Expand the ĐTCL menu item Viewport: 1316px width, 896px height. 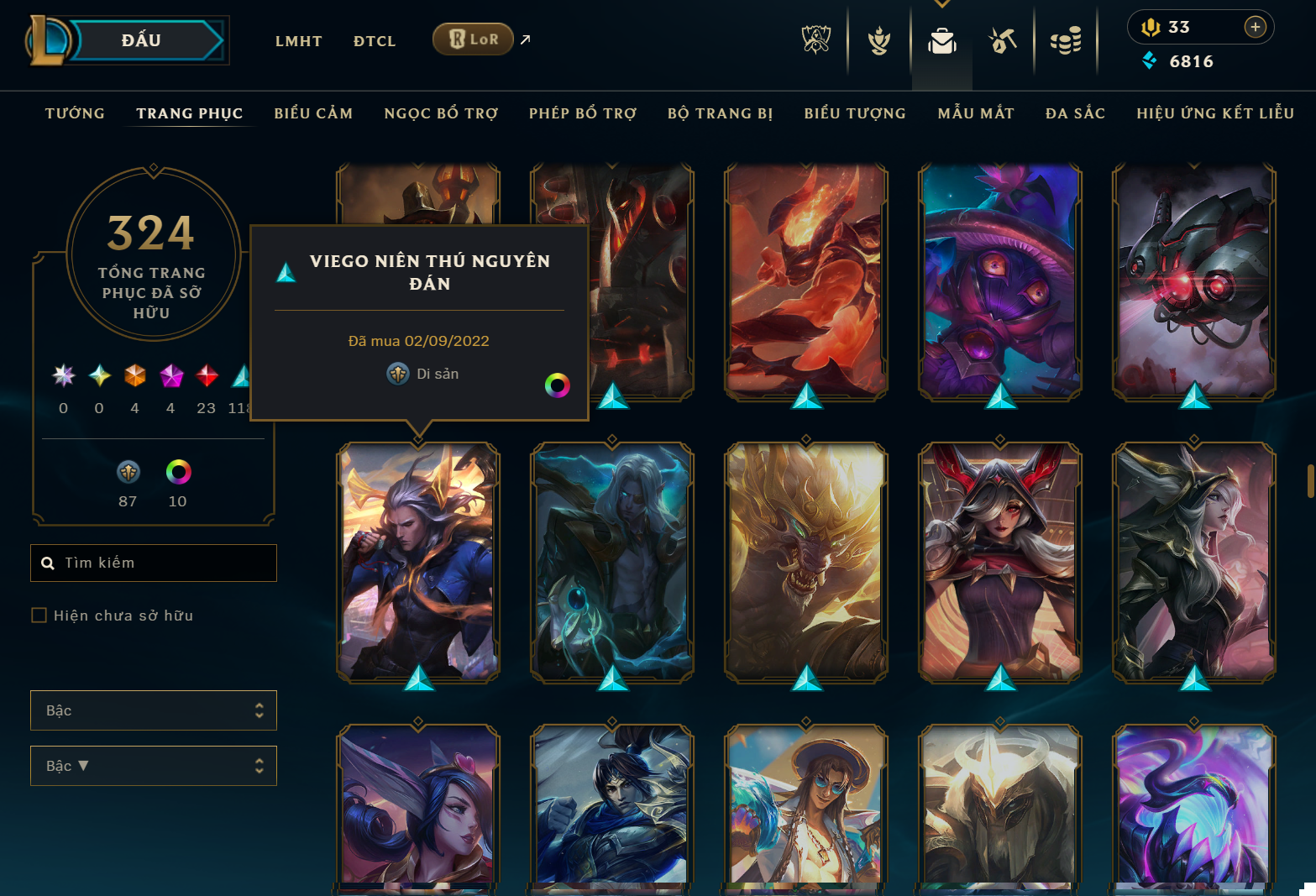[375, 40]
